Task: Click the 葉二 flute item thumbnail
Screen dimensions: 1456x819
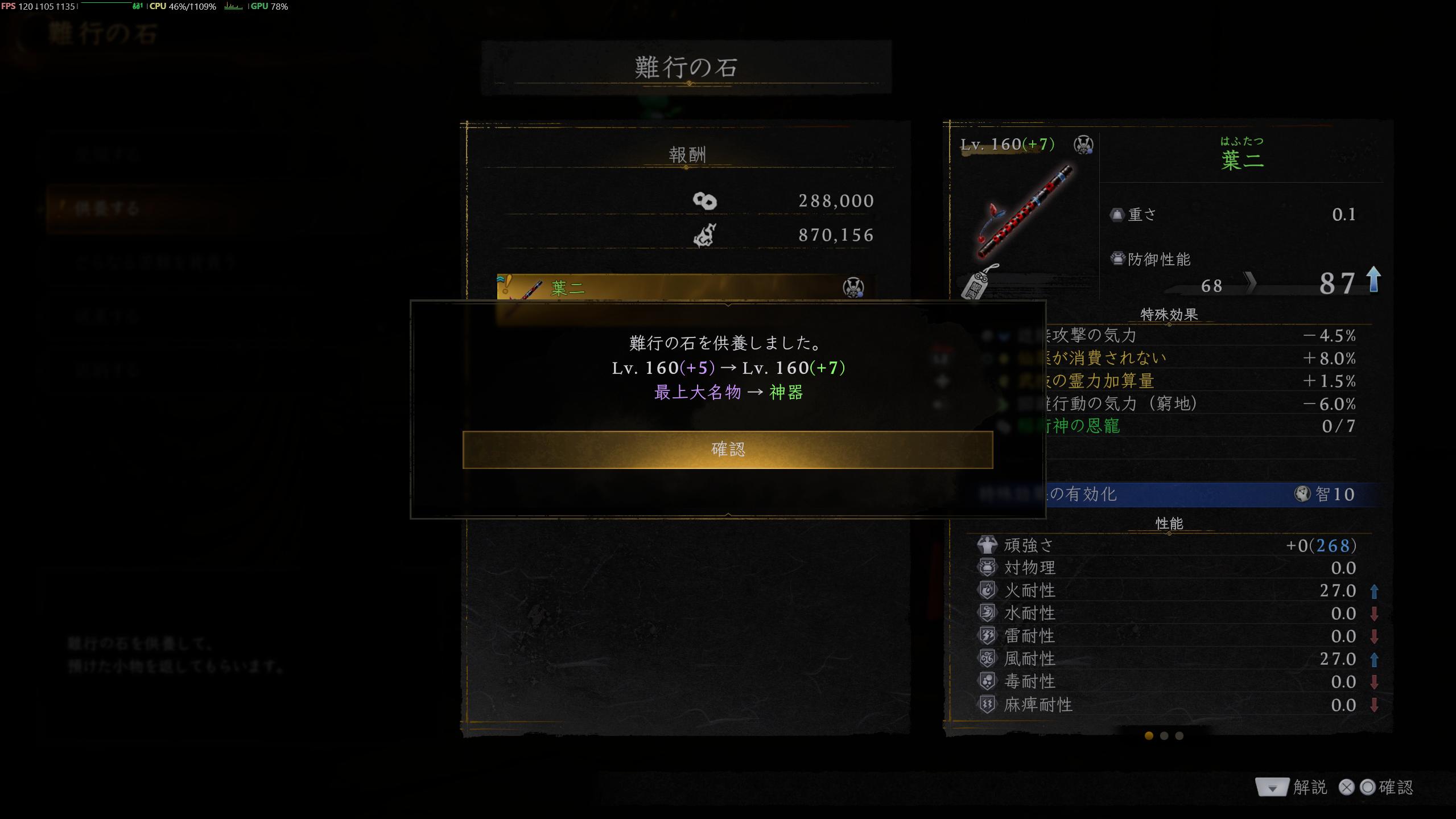Action: [x=1023, y=213]
